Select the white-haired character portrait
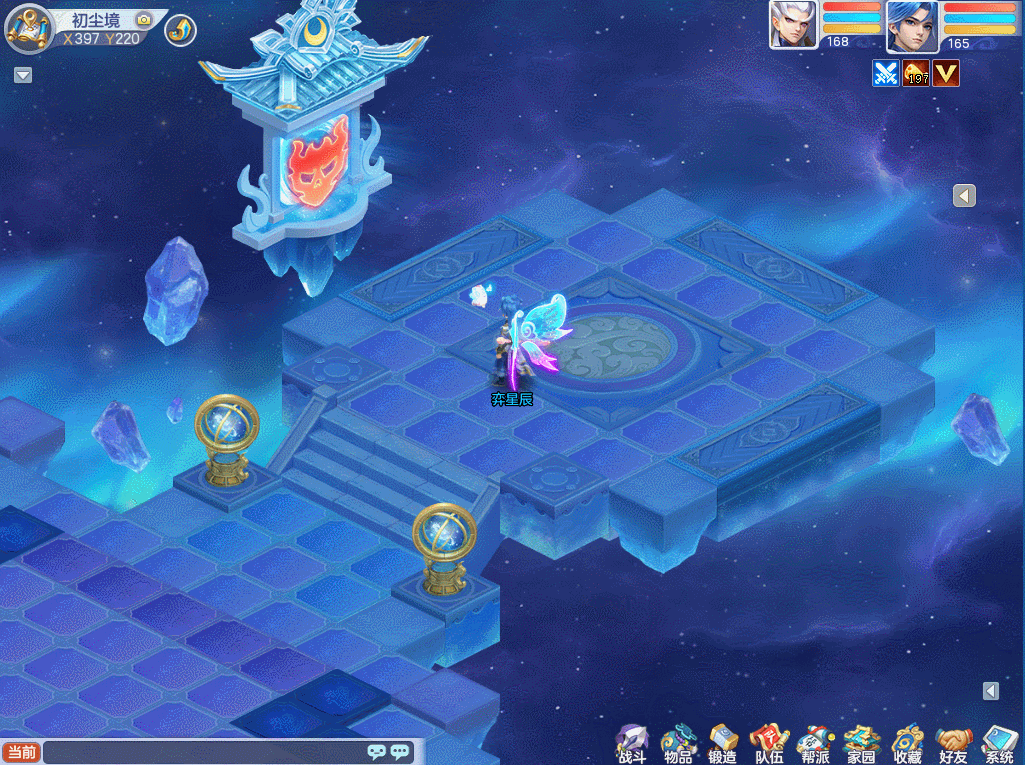Viewport: 1025px width, 765px height. coord(793,24)
